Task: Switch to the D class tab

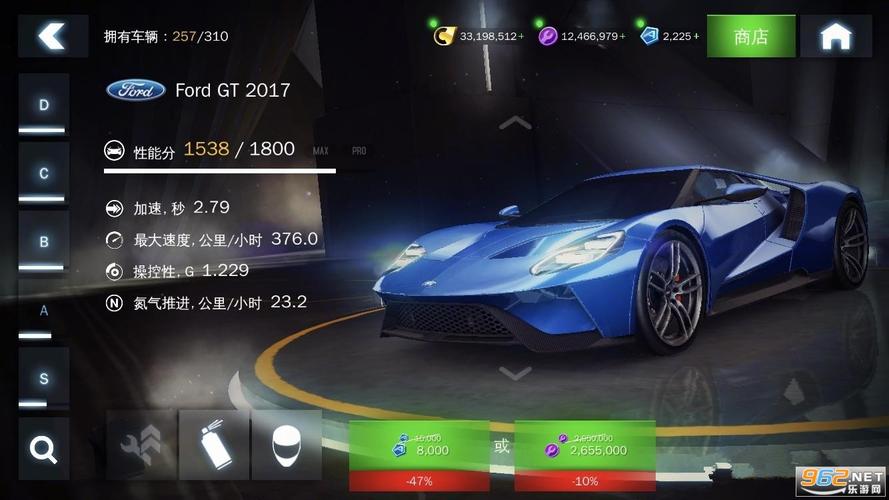Action: [x=44, y=106]
